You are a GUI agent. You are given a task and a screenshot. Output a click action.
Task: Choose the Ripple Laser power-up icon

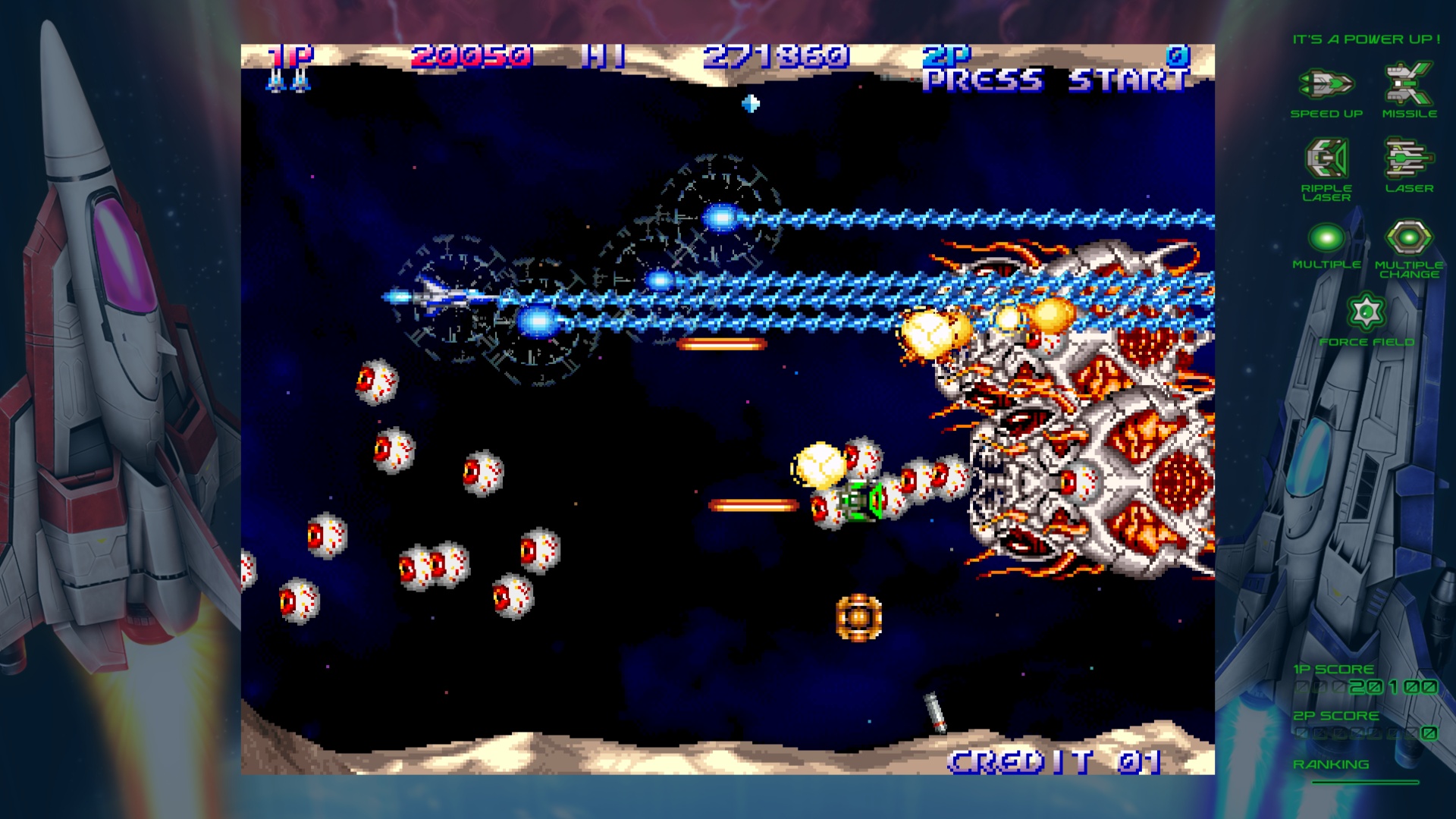tap(1326, 158)
